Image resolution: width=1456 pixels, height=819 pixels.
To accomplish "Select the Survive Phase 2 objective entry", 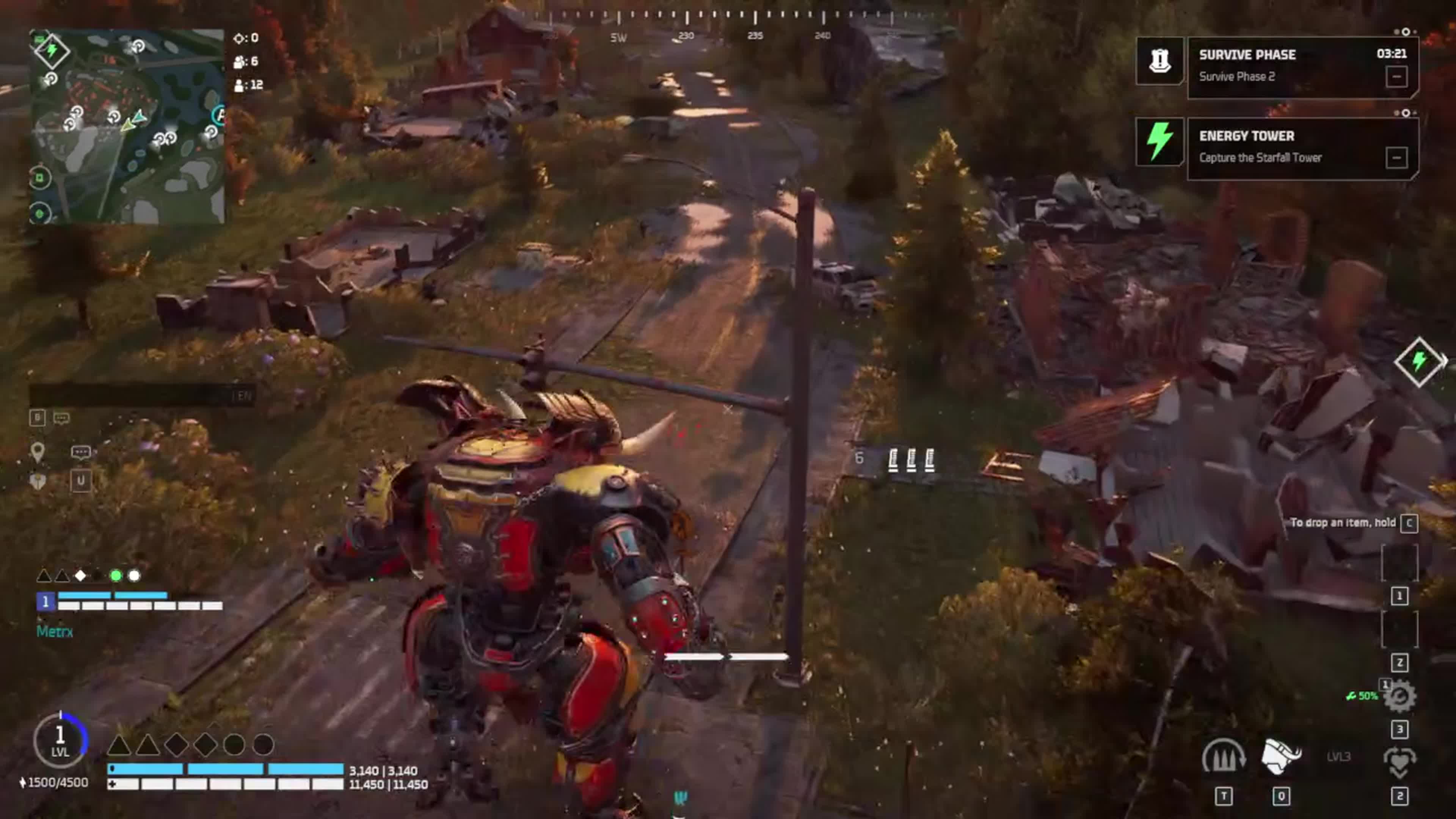I will [1238, 76].
